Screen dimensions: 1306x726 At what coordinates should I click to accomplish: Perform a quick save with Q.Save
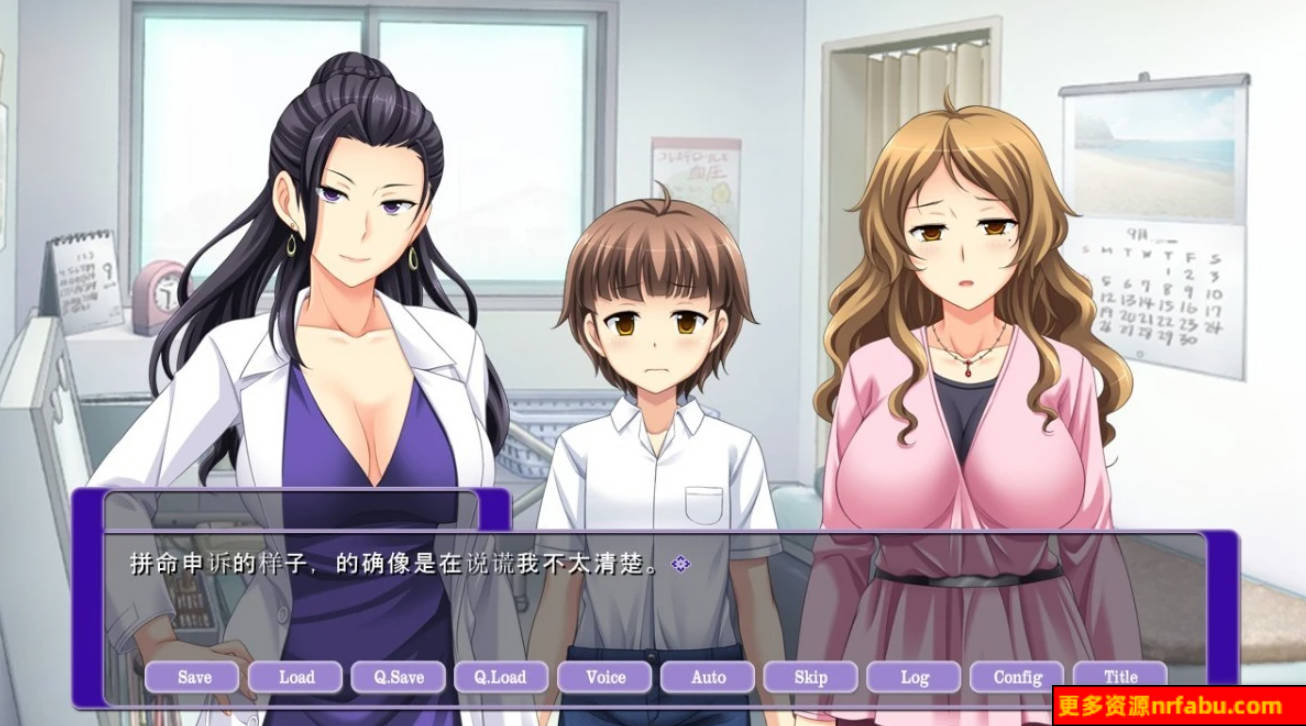[x=399, y=677]
